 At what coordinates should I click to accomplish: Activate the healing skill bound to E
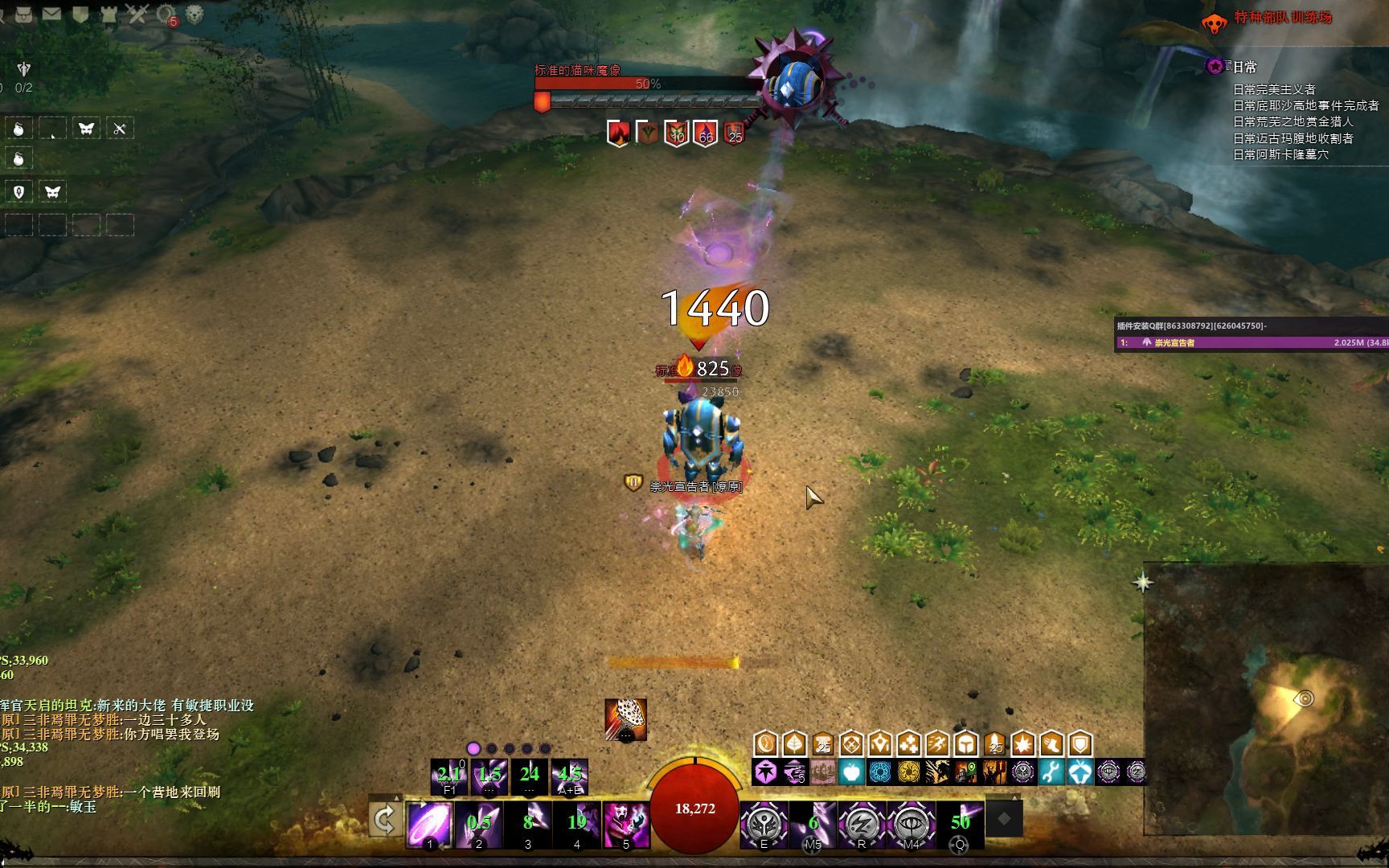pyautogui.click(x=763, y=824)
